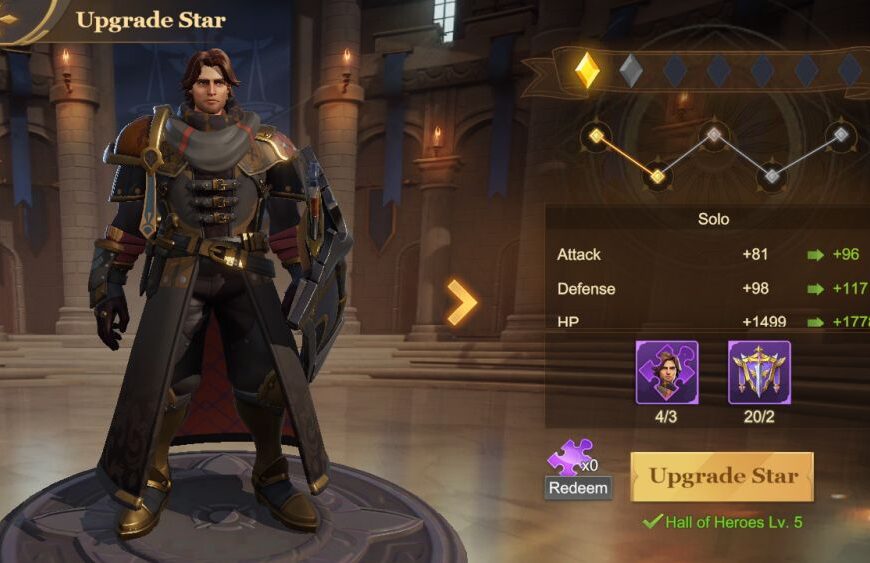
Task: Select the first gold star diamond
Action: point(587,70)
